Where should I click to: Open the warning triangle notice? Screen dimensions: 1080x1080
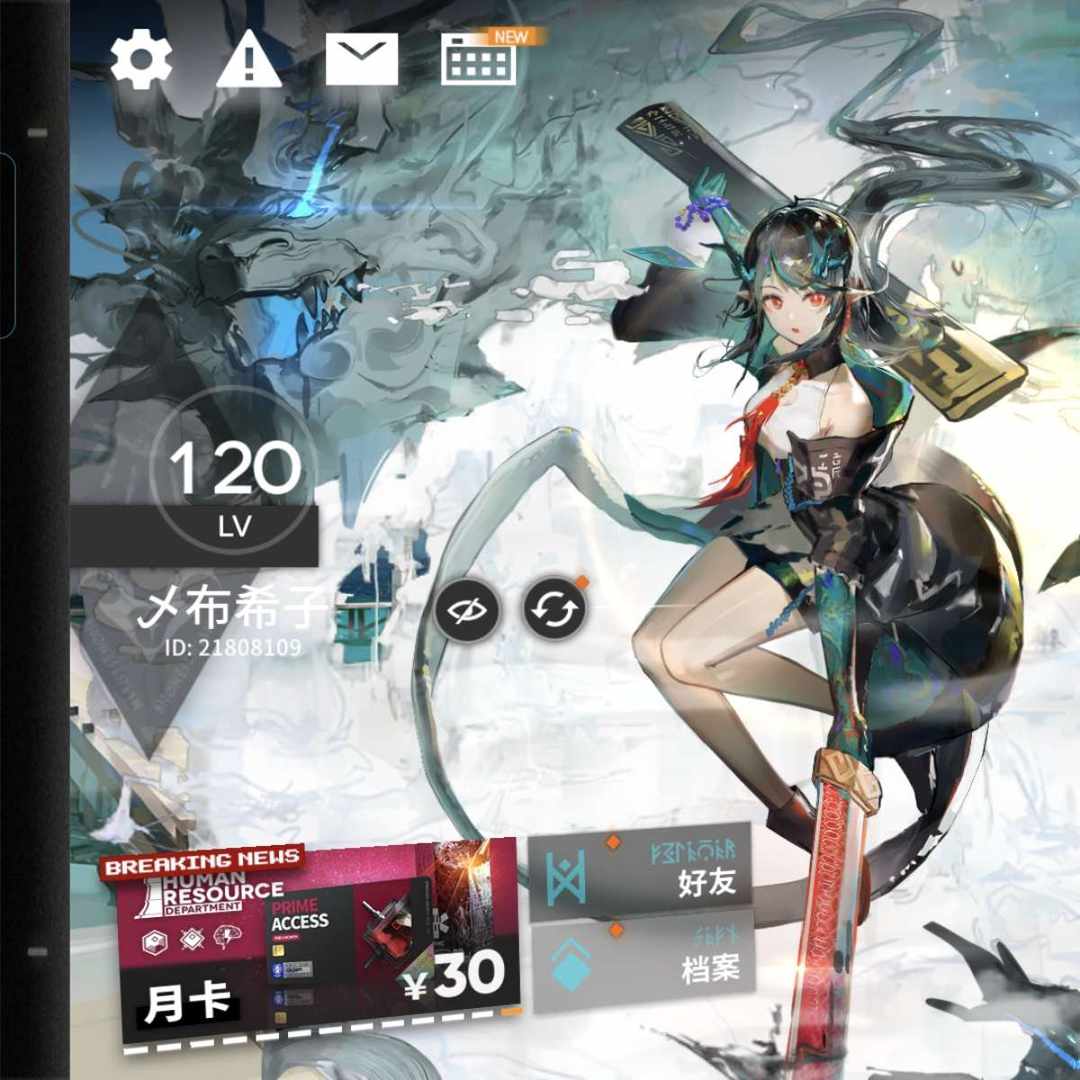(x=250, y=59)
